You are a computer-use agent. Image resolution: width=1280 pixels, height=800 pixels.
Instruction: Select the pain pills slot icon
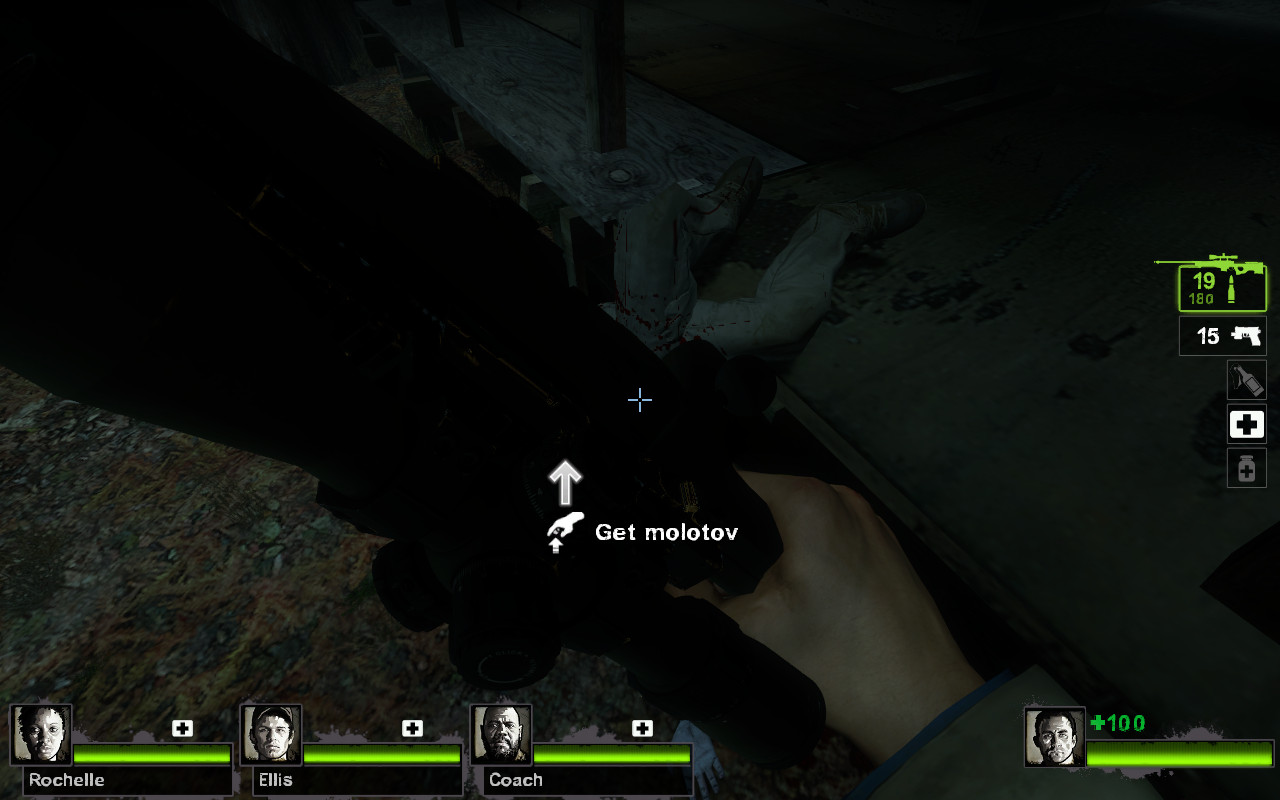click(x=1245, y=467)
